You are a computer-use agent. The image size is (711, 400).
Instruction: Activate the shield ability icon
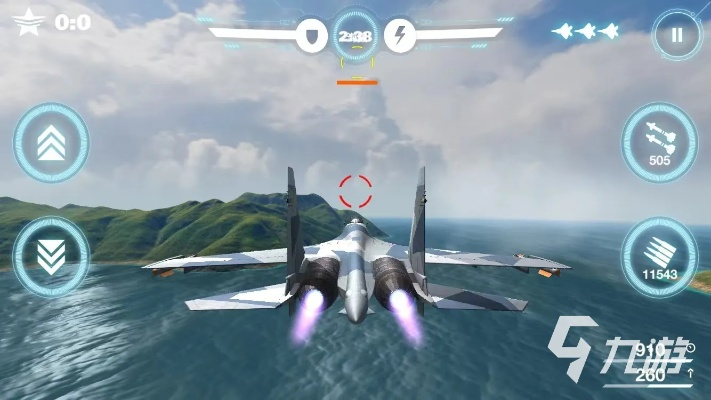click(x=311, y=37)
